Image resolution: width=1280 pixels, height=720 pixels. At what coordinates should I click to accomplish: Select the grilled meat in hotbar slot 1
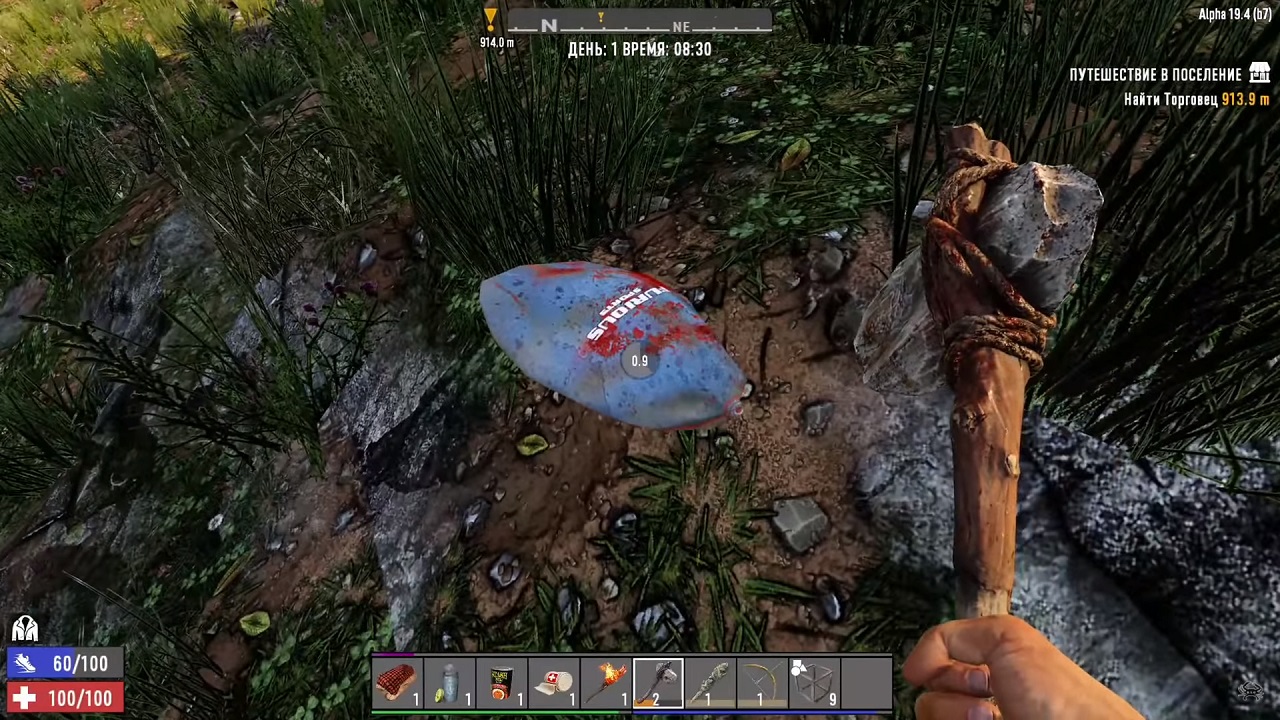(397, 680)
